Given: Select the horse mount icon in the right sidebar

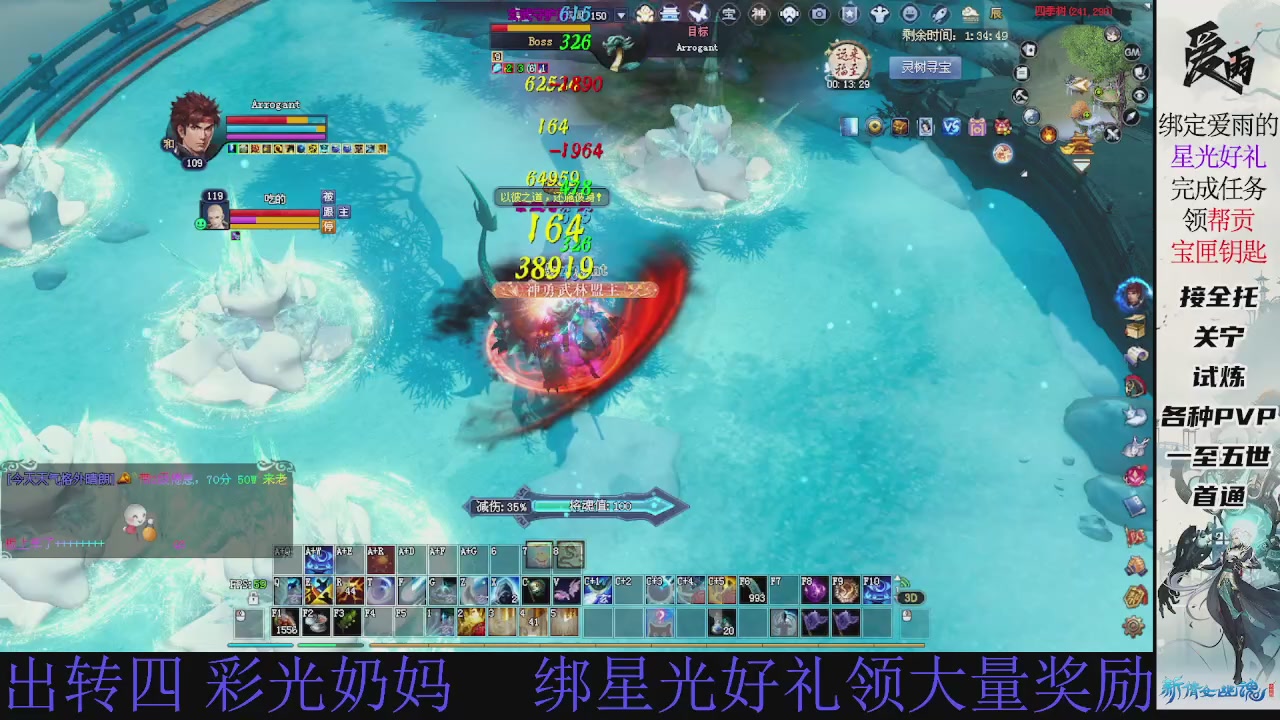Looking at the screenshot, I should tap(1135, 385).
